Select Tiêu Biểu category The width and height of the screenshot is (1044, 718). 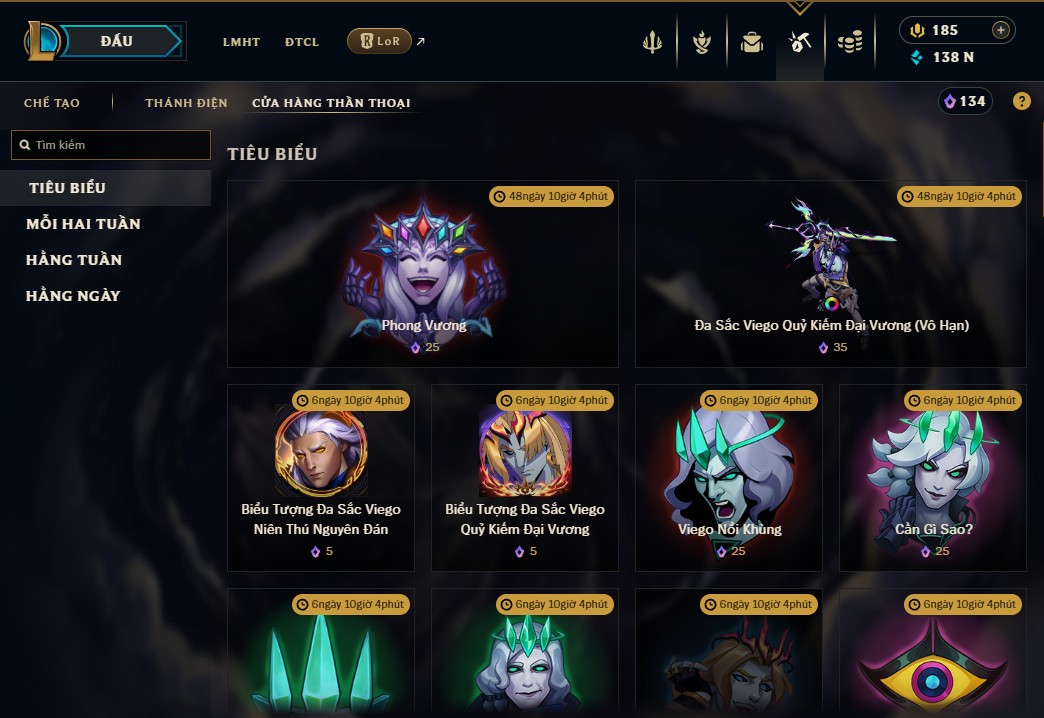pyautogui.click(x=67, y=188)
